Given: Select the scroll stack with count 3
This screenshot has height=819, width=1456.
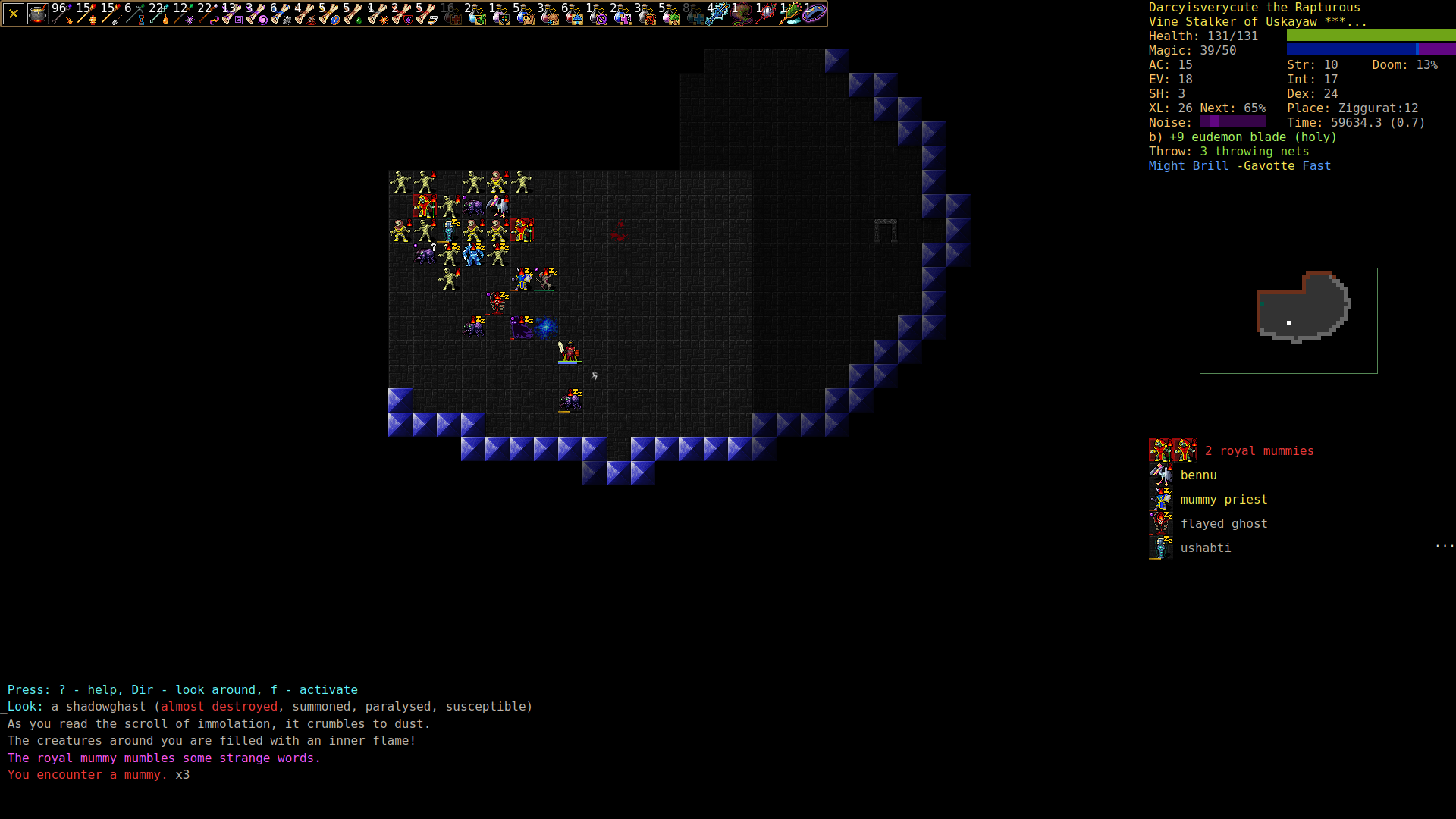Looking at the screenshot, I should [256, 14].
